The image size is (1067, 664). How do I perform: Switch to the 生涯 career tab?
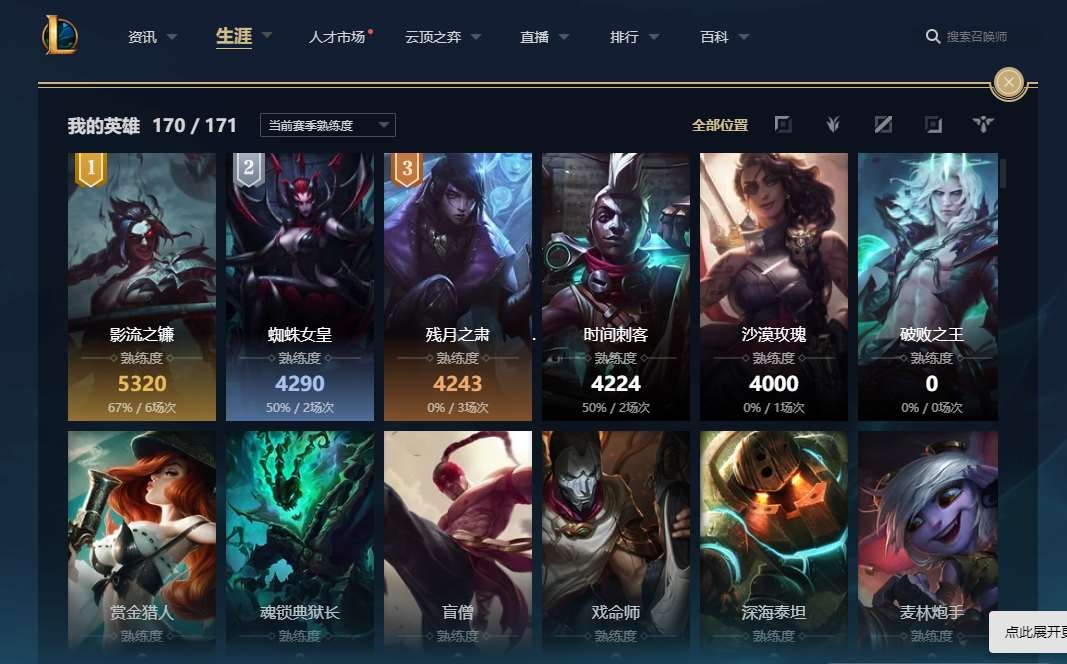coord(234,36)
